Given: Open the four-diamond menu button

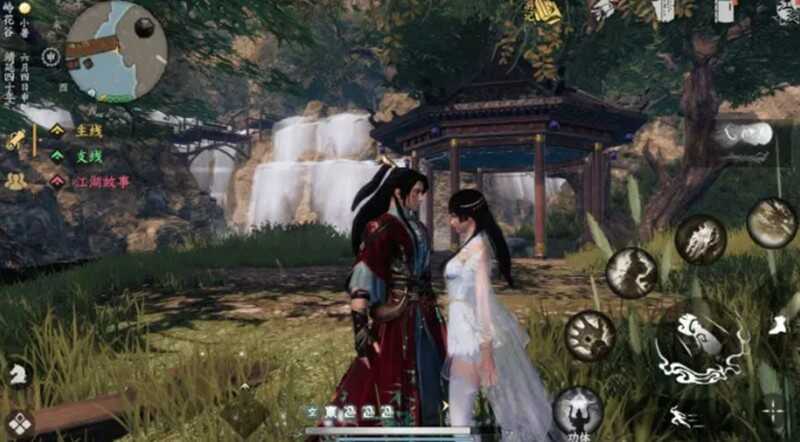Looking at the screenshot, I should pos(18,423).
